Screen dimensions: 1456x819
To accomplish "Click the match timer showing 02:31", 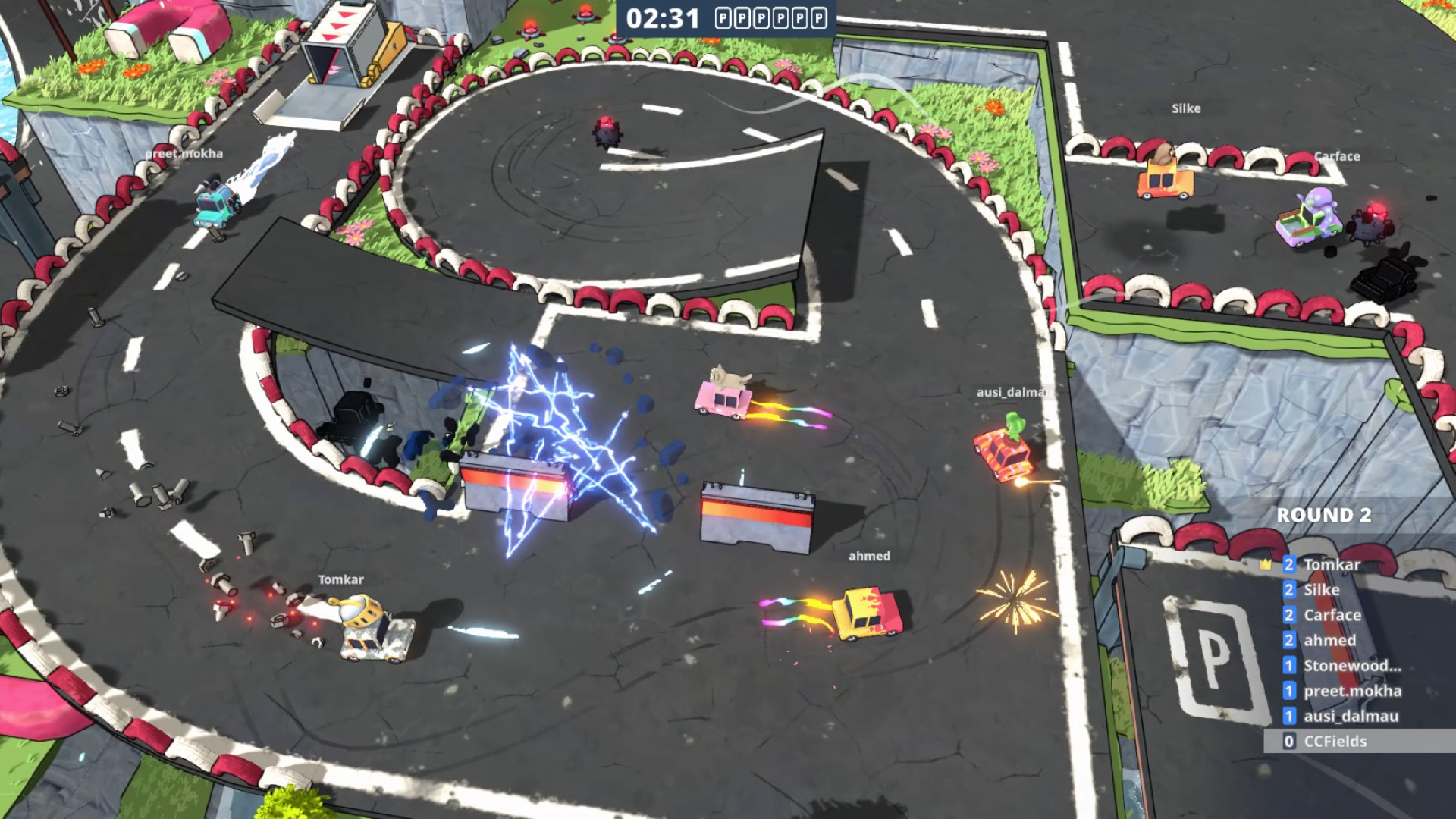I will [x=665, y=18].
